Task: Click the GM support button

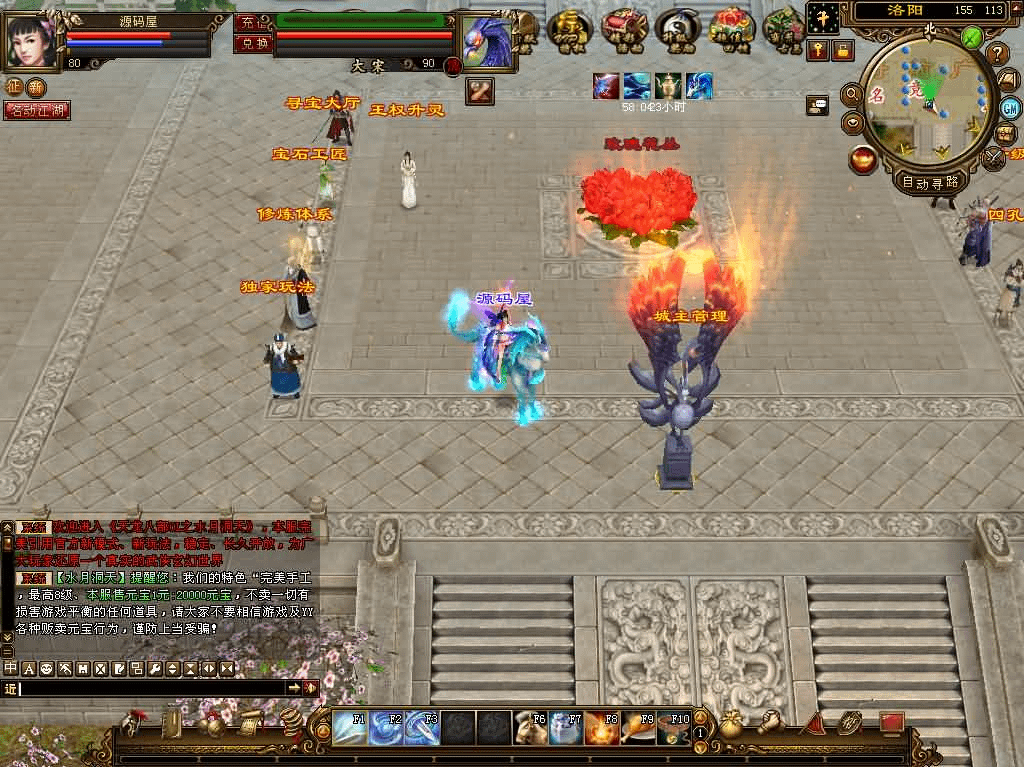Action: (x=1009, y=107)
